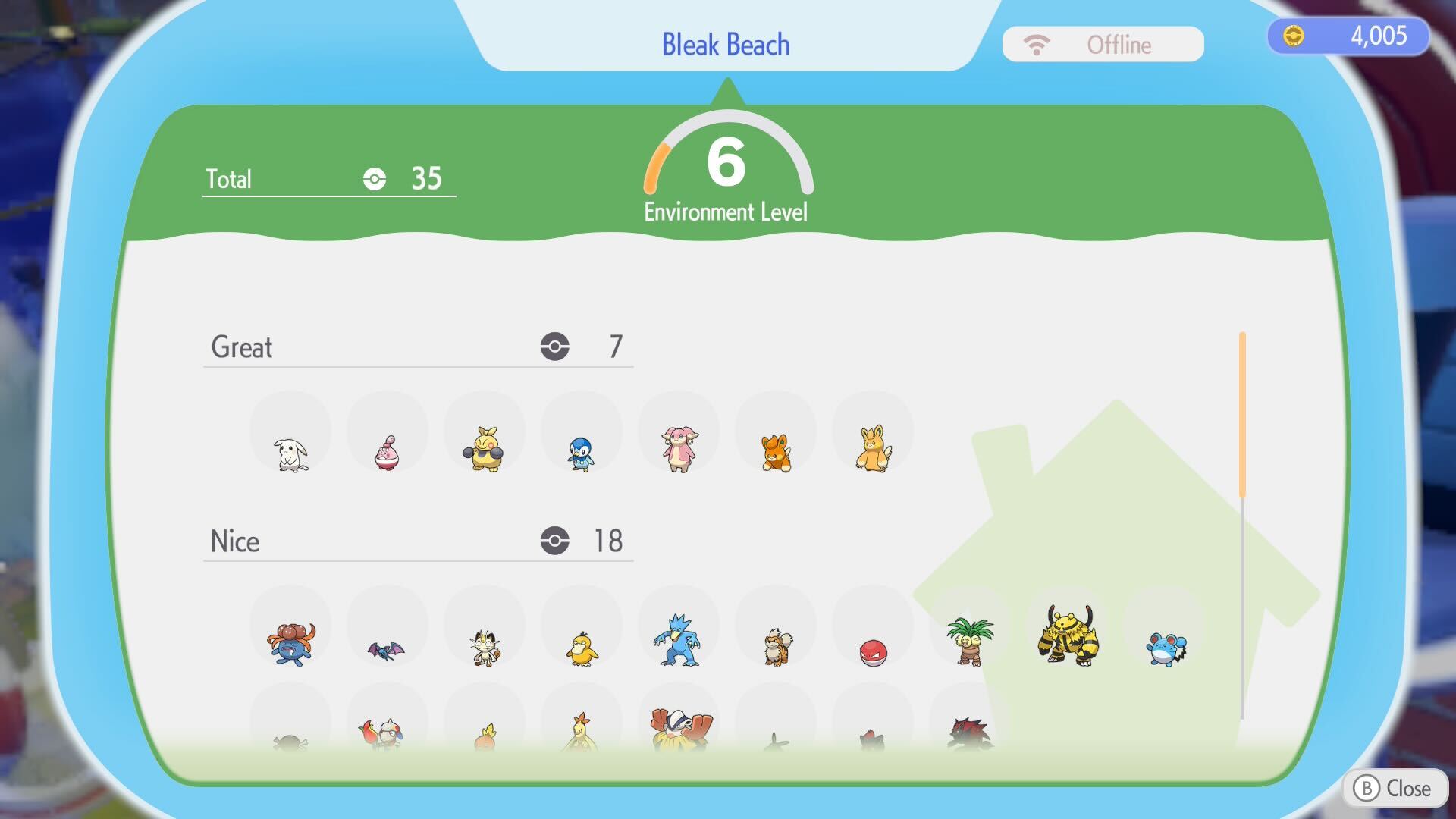Toggle the Offline connection status
The image size is (1456, 819).
point(1102,44)
